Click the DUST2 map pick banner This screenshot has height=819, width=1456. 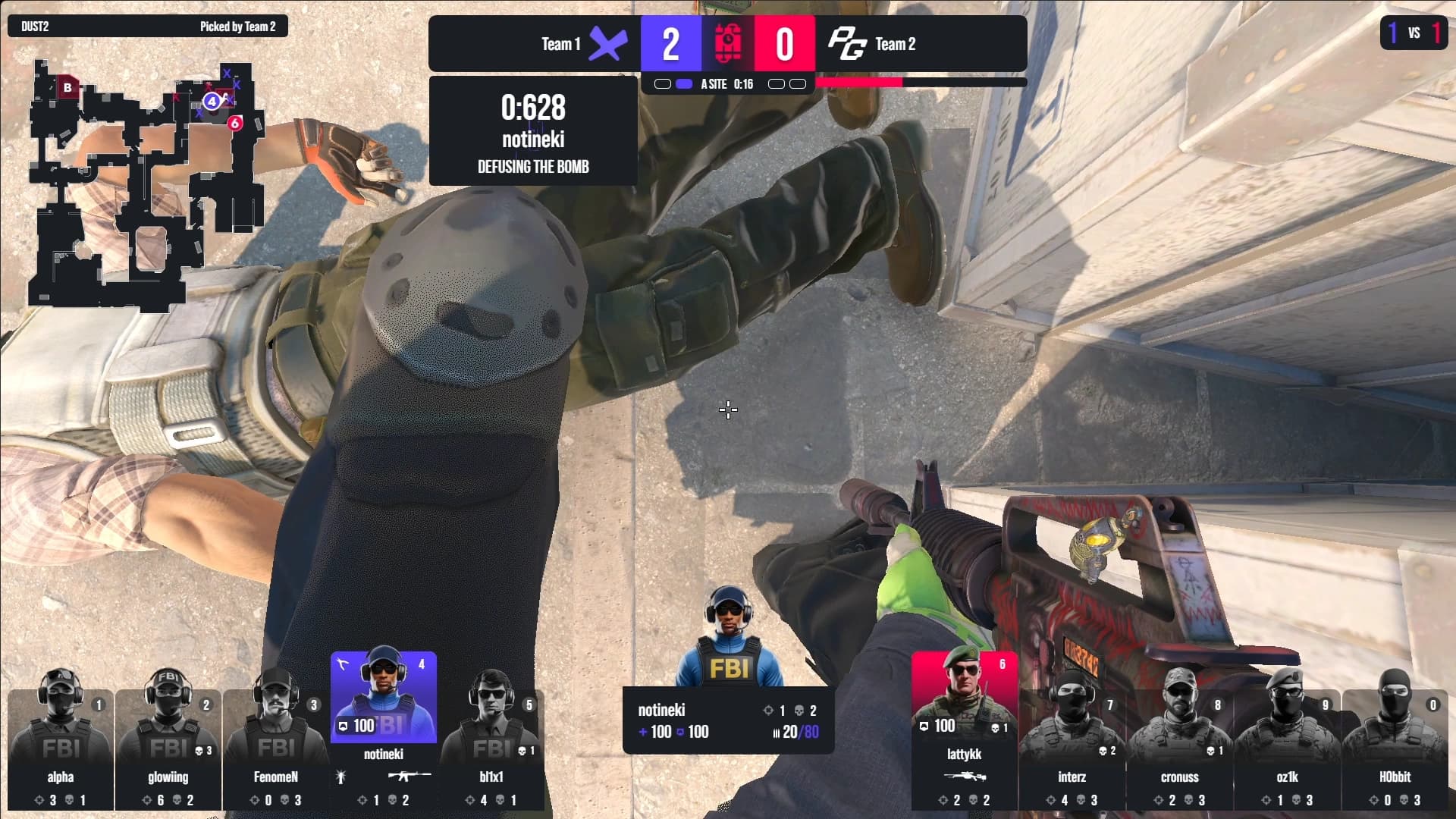148,27
